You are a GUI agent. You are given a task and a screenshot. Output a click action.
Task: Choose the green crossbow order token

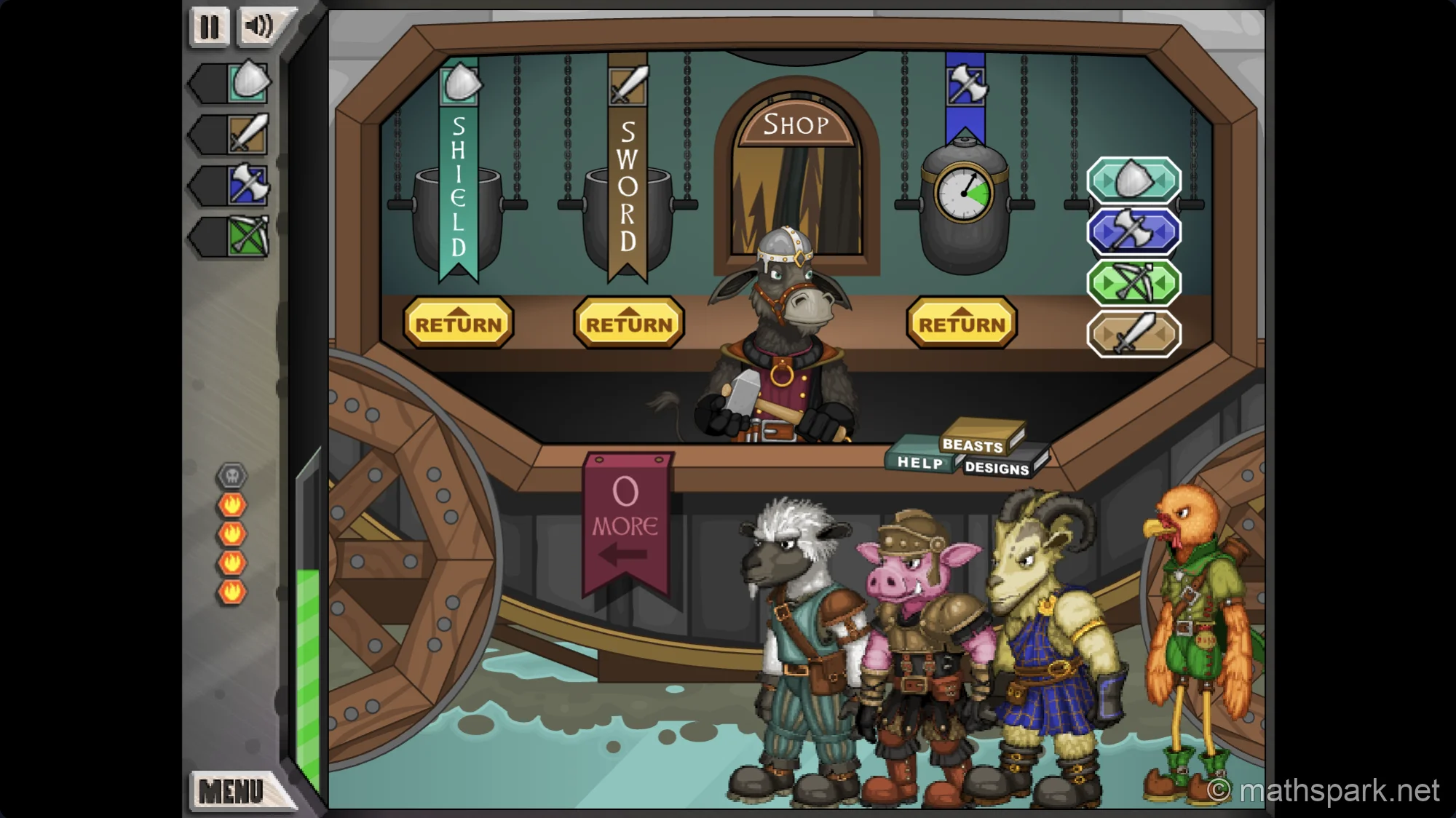(1133, 282)
